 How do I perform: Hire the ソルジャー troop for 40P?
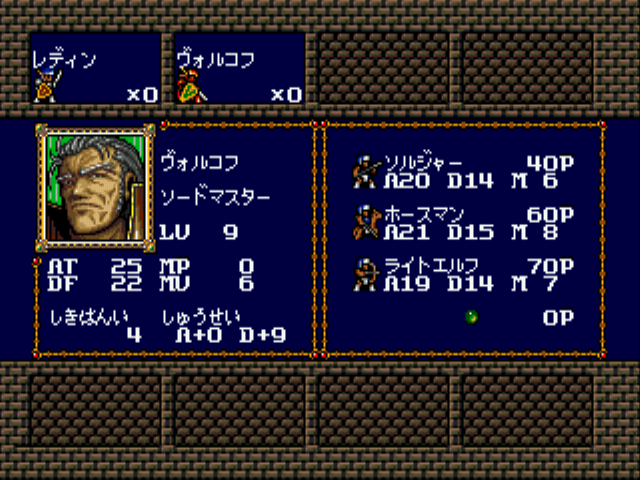(464, 170)
